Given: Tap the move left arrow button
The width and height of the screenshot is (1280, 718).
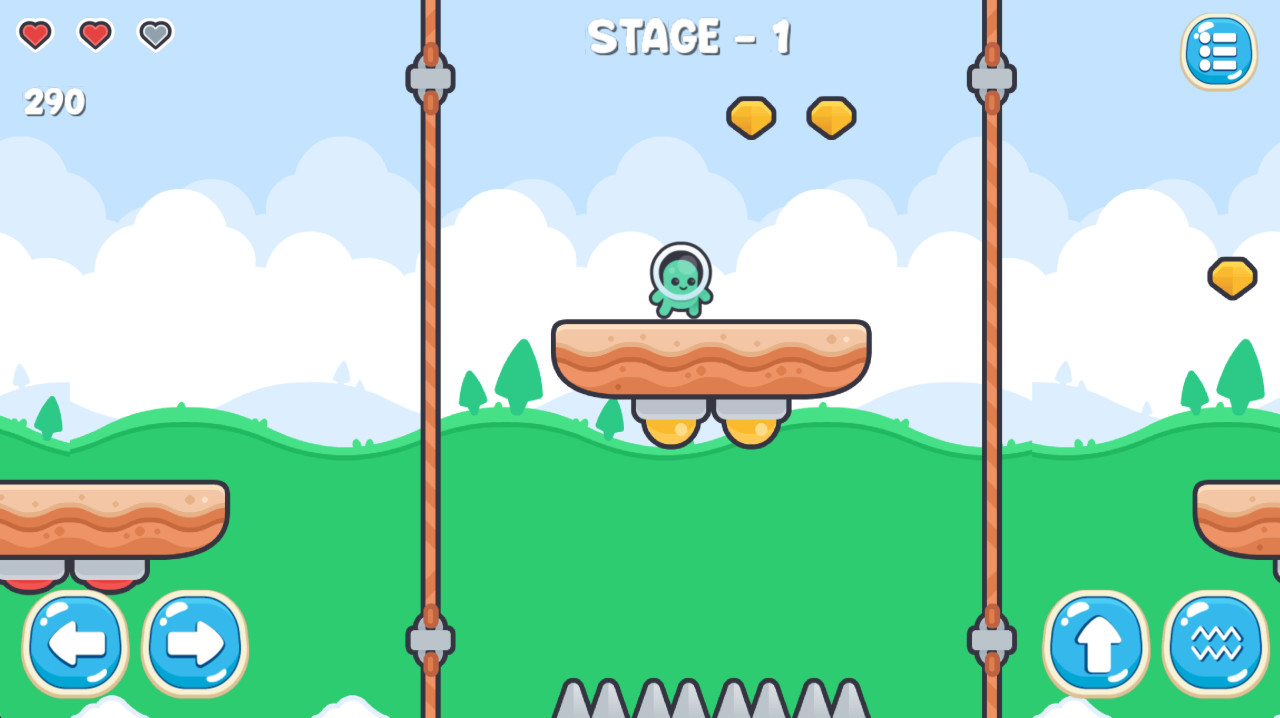Looking at the screenshot, I should (x=76, y=643).
